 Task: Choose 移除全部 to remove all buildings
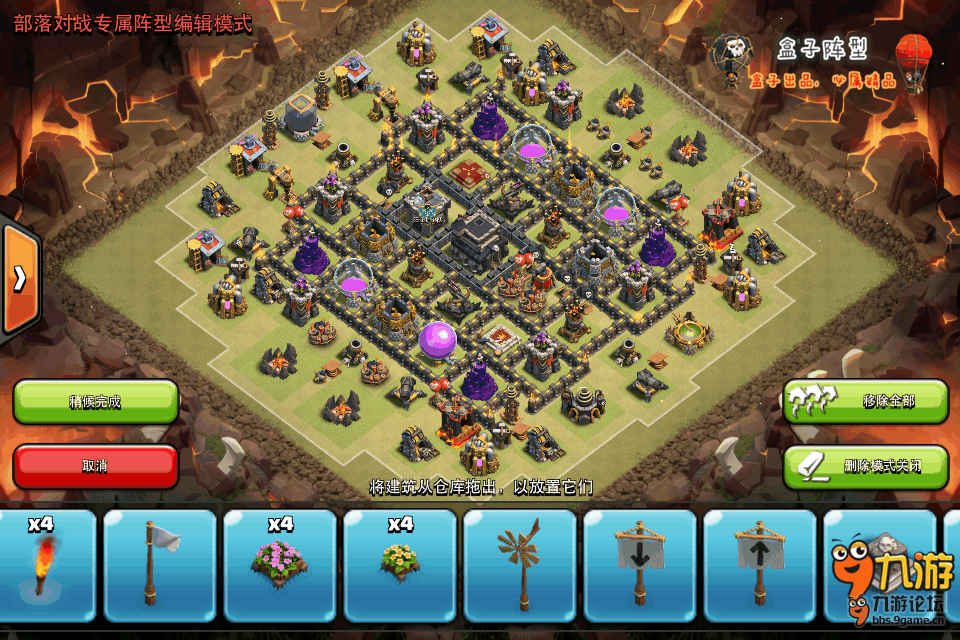tap(865, 401)
